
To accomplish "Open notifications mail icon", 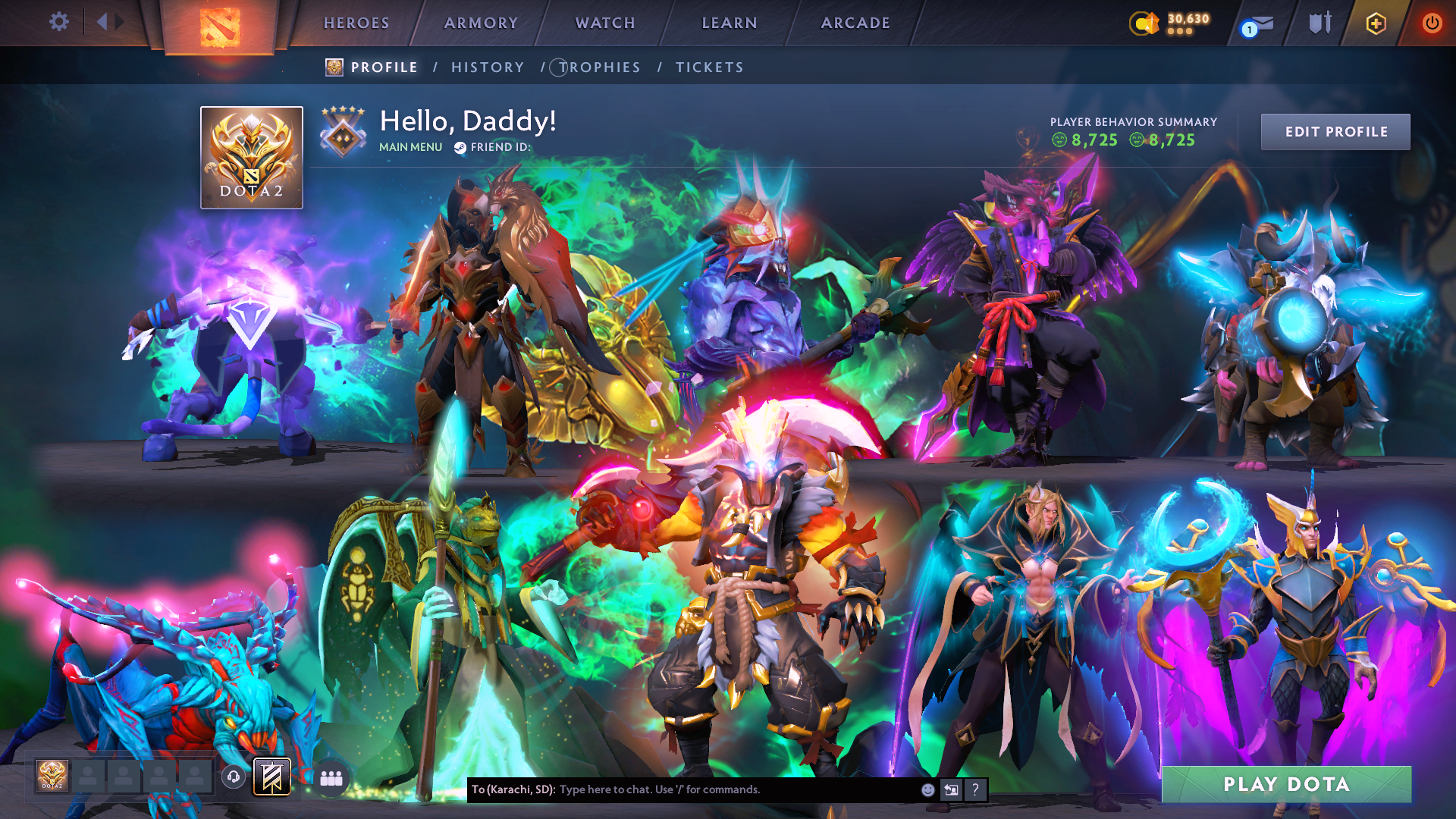I will point(1261,23).
